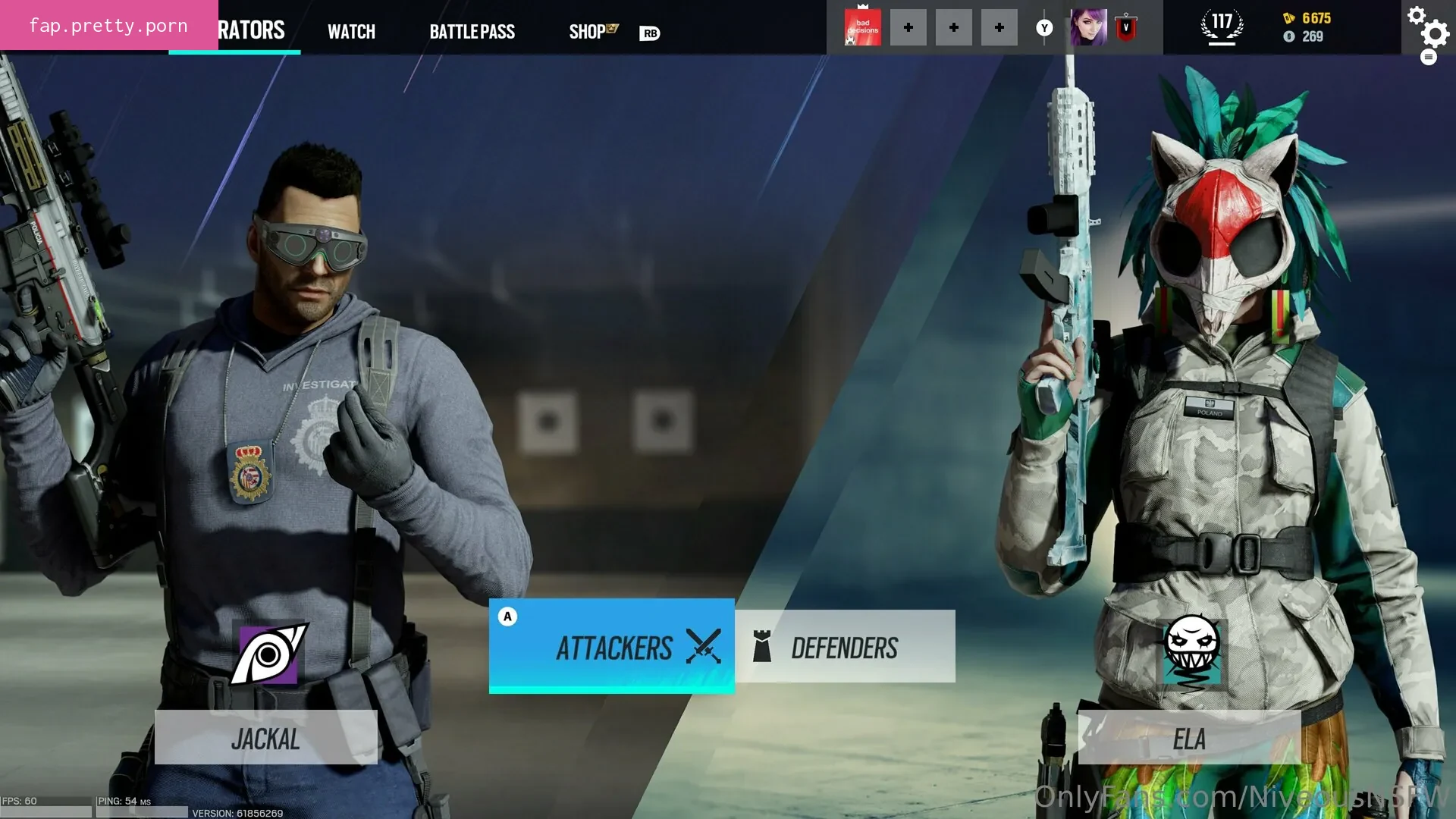Viewport: 1456px width, 819px height.
Task: Open the red shield emblem beside avatar
Action: 1126,28
